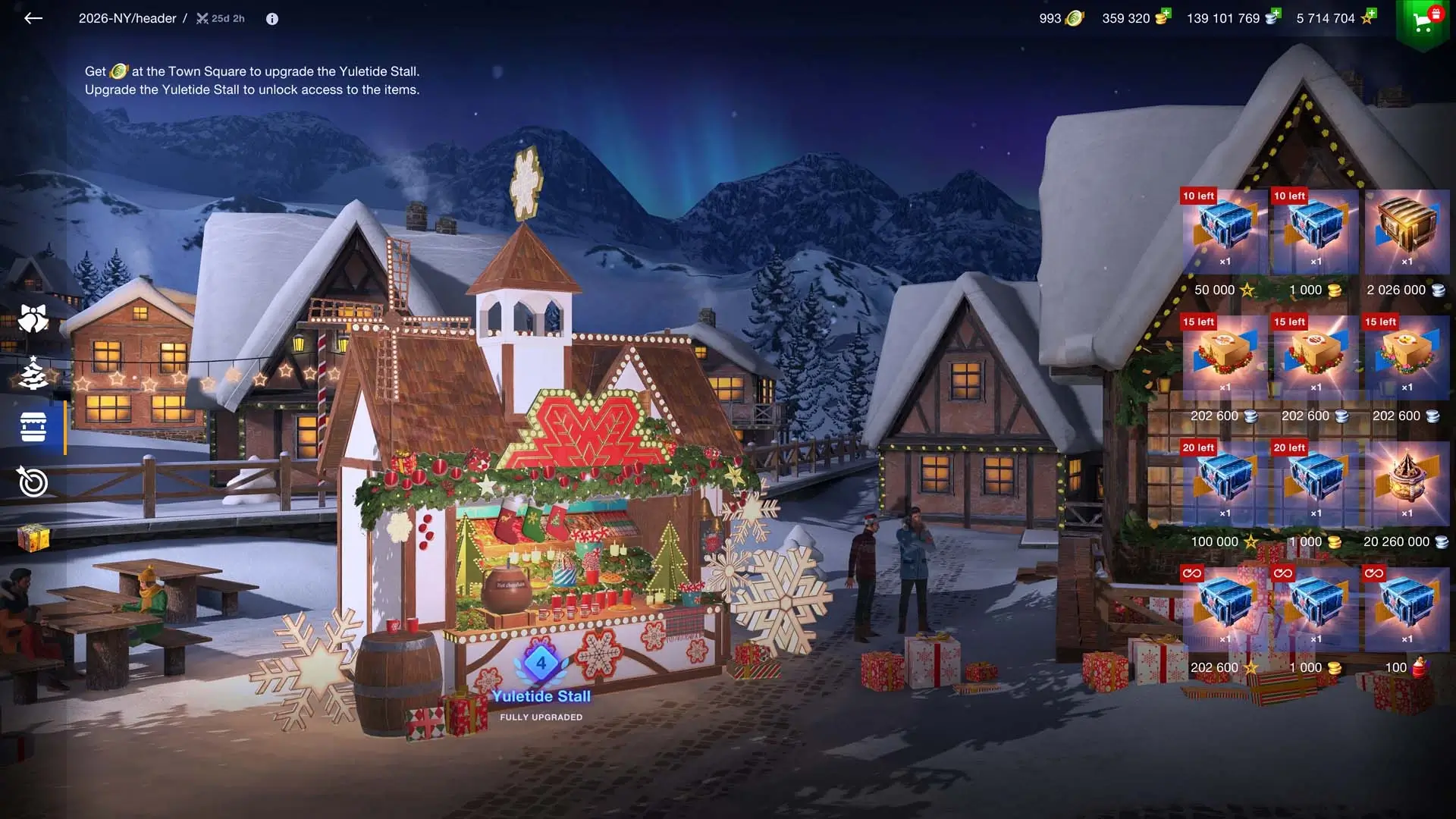Open the circular arrow target tab

pos(33,482)
